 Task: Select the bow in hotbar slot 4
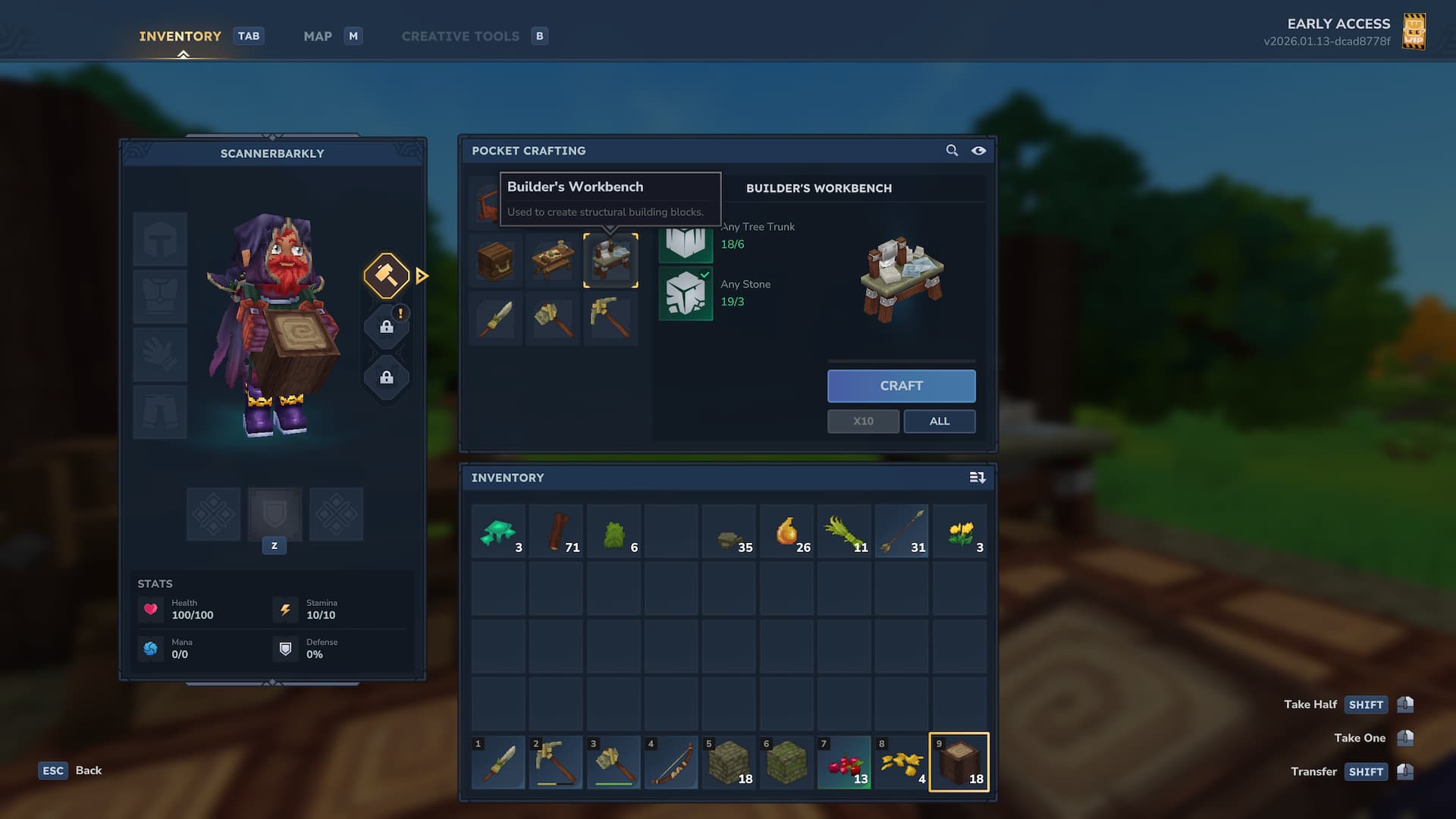click(x=671, y=762)
